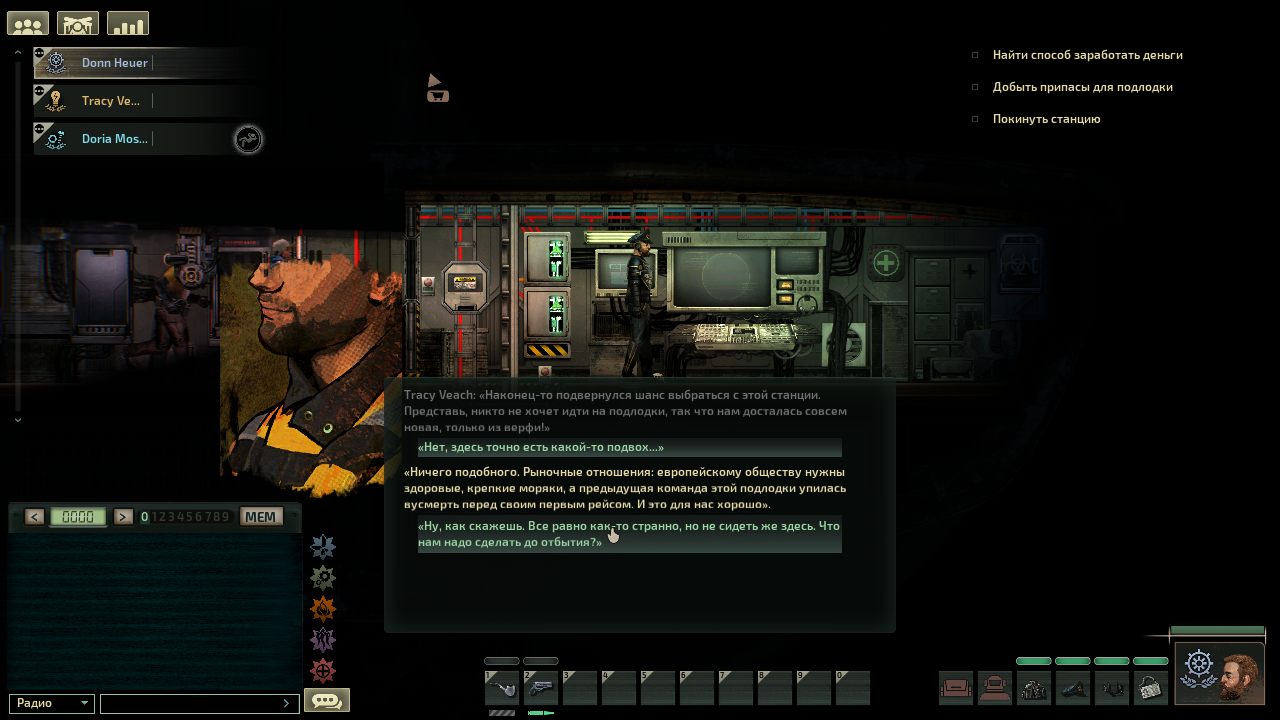Open the crew list button

coord(27,24)
